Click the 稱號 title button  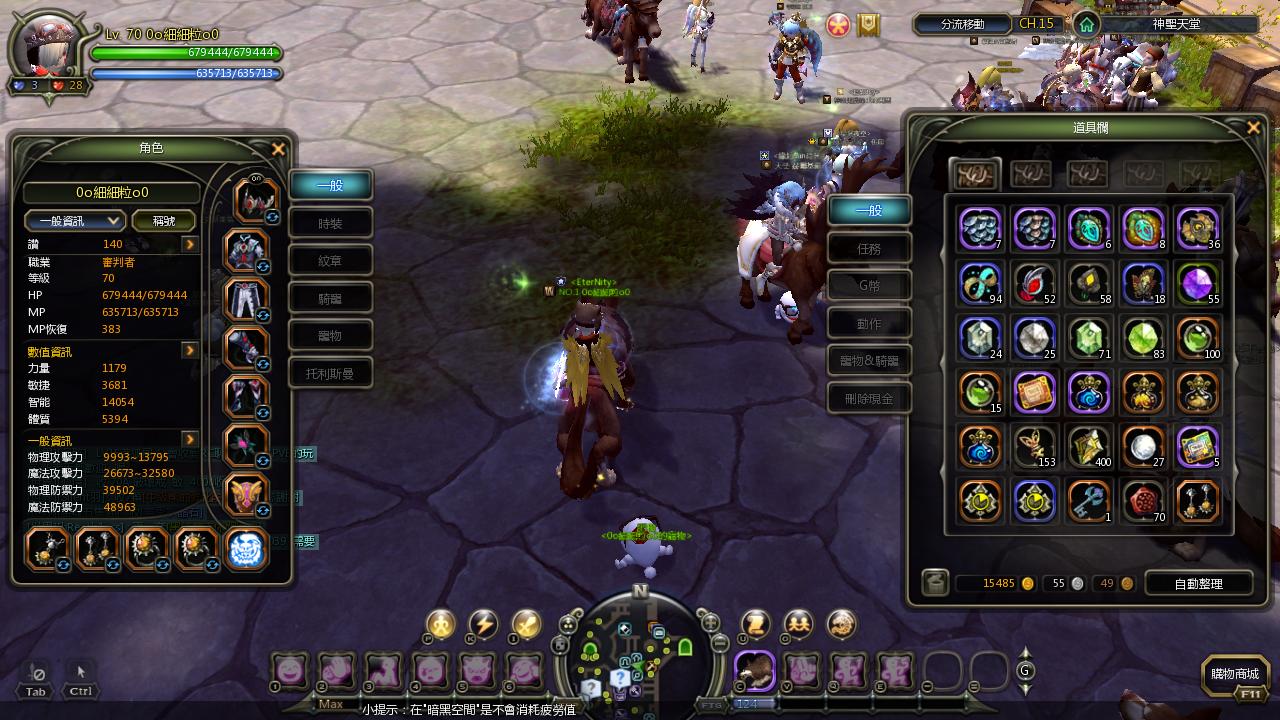click(x=163, y=221)
